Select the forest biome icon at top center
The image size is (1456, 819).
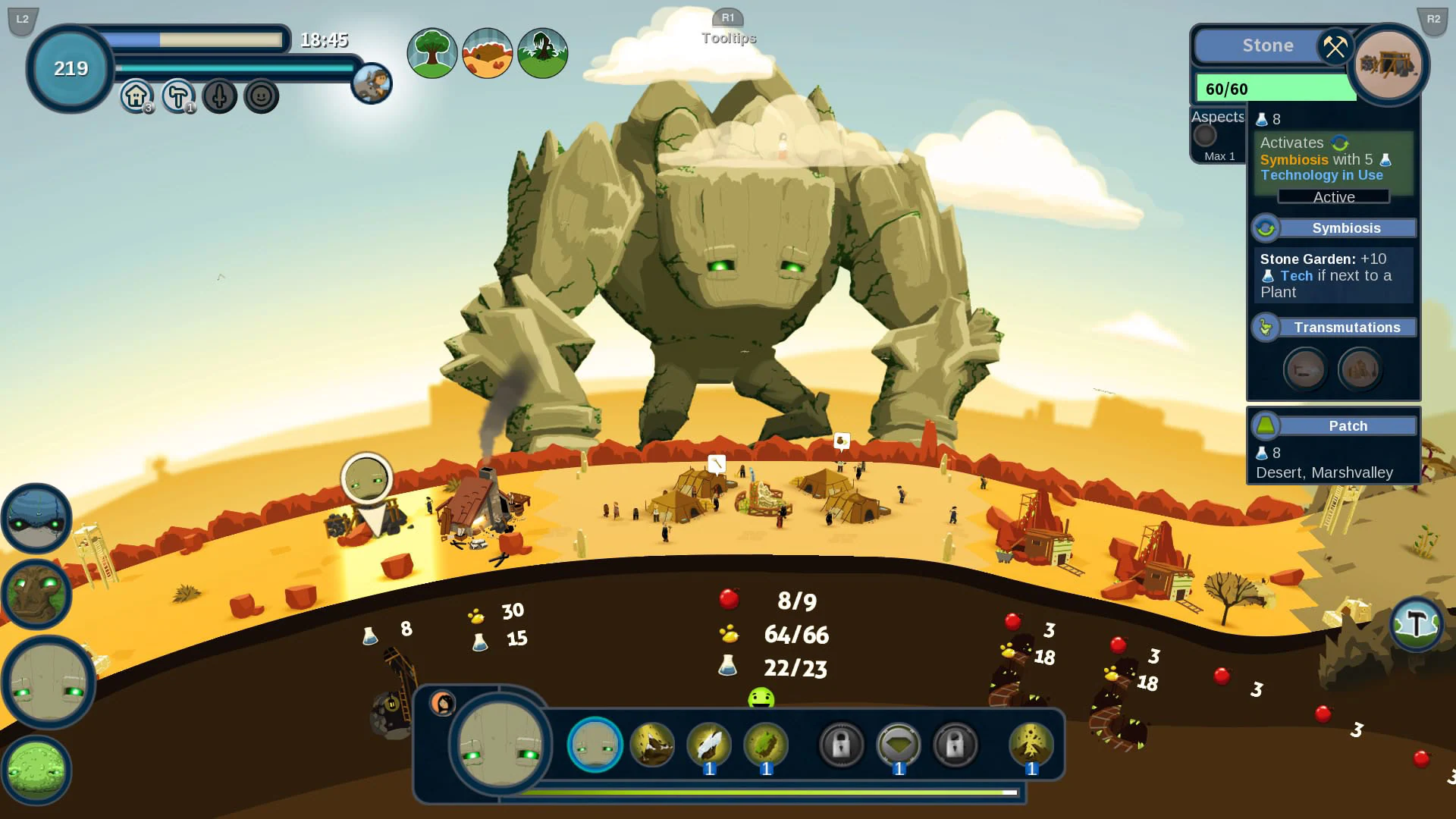pyautogui.click(x=431, y=52)
